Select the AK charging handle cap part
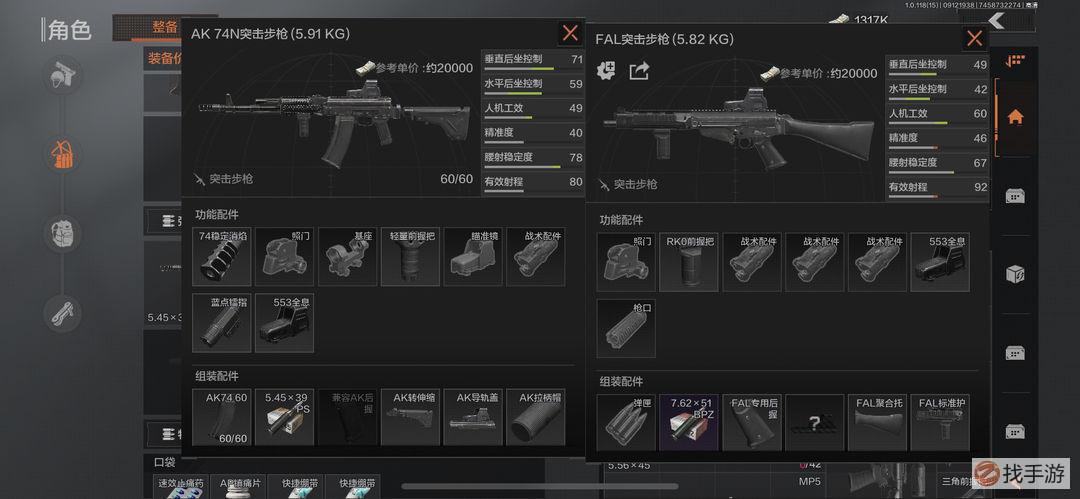Viewport: 1080px width, 499px height. (536, 417)
